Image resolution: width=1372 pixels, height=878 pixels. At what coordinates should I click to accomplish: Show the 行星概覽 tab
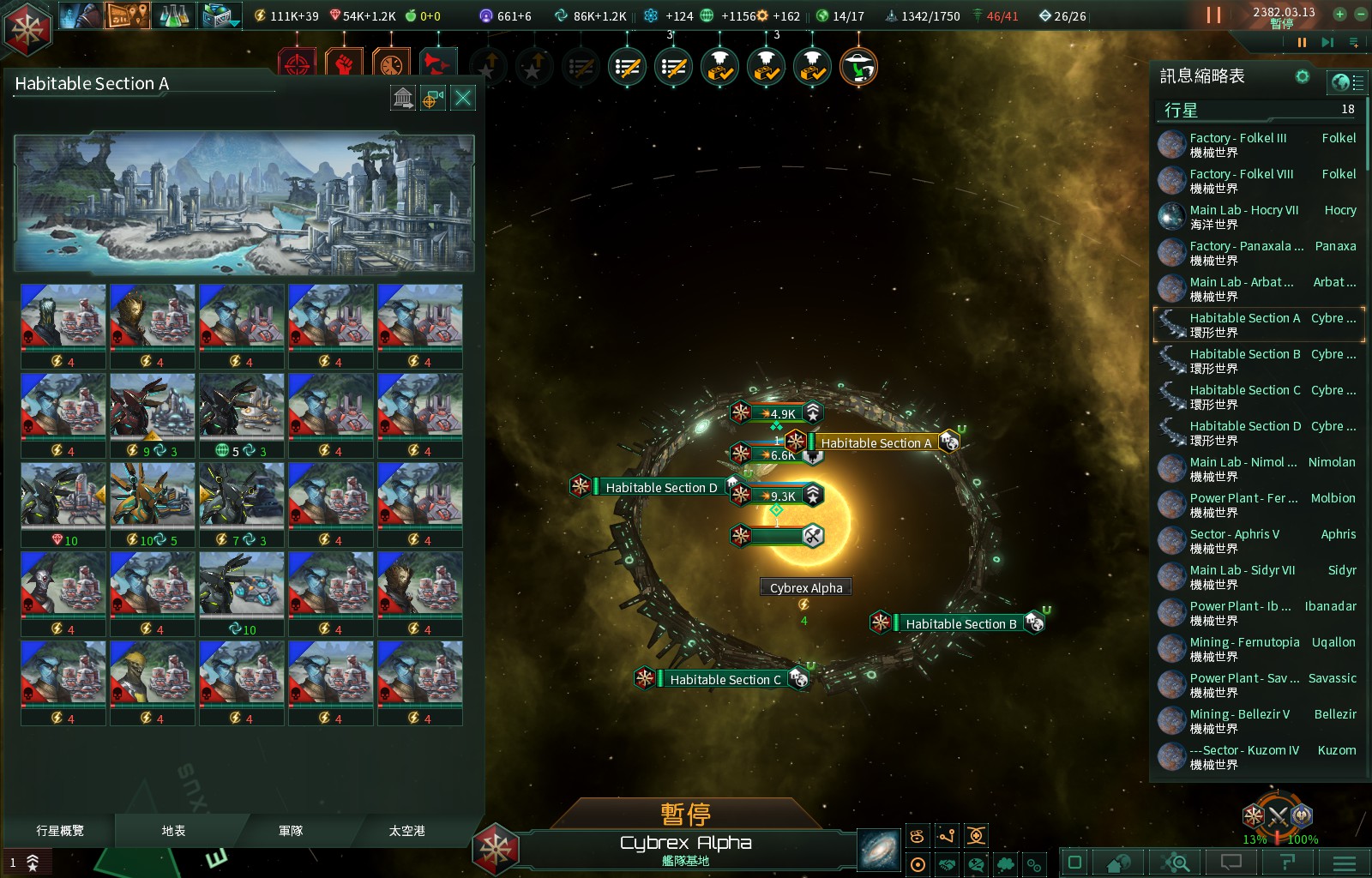(60, 830)
